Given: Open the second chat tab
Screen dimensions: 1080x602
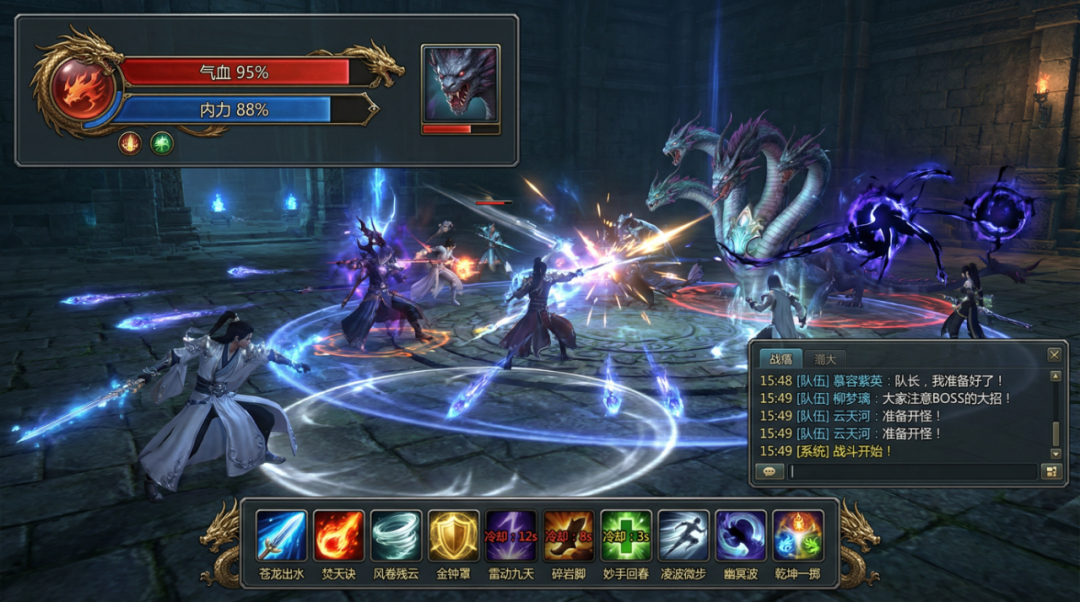Looking at the screenshot, I should [x=825, y=358].
